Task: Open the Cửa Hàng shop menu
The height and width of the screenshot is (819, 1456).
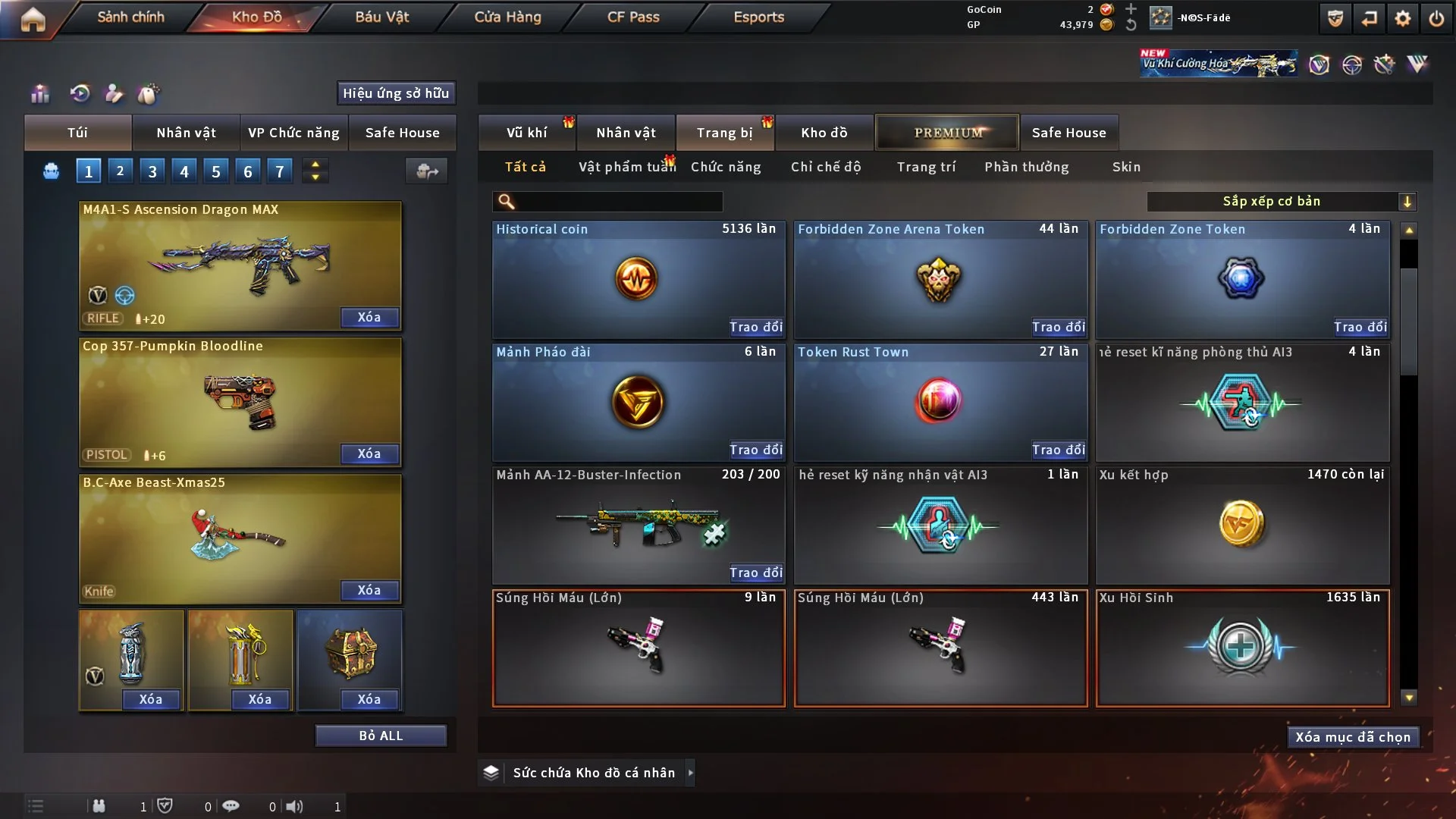Action: (507, 17)
